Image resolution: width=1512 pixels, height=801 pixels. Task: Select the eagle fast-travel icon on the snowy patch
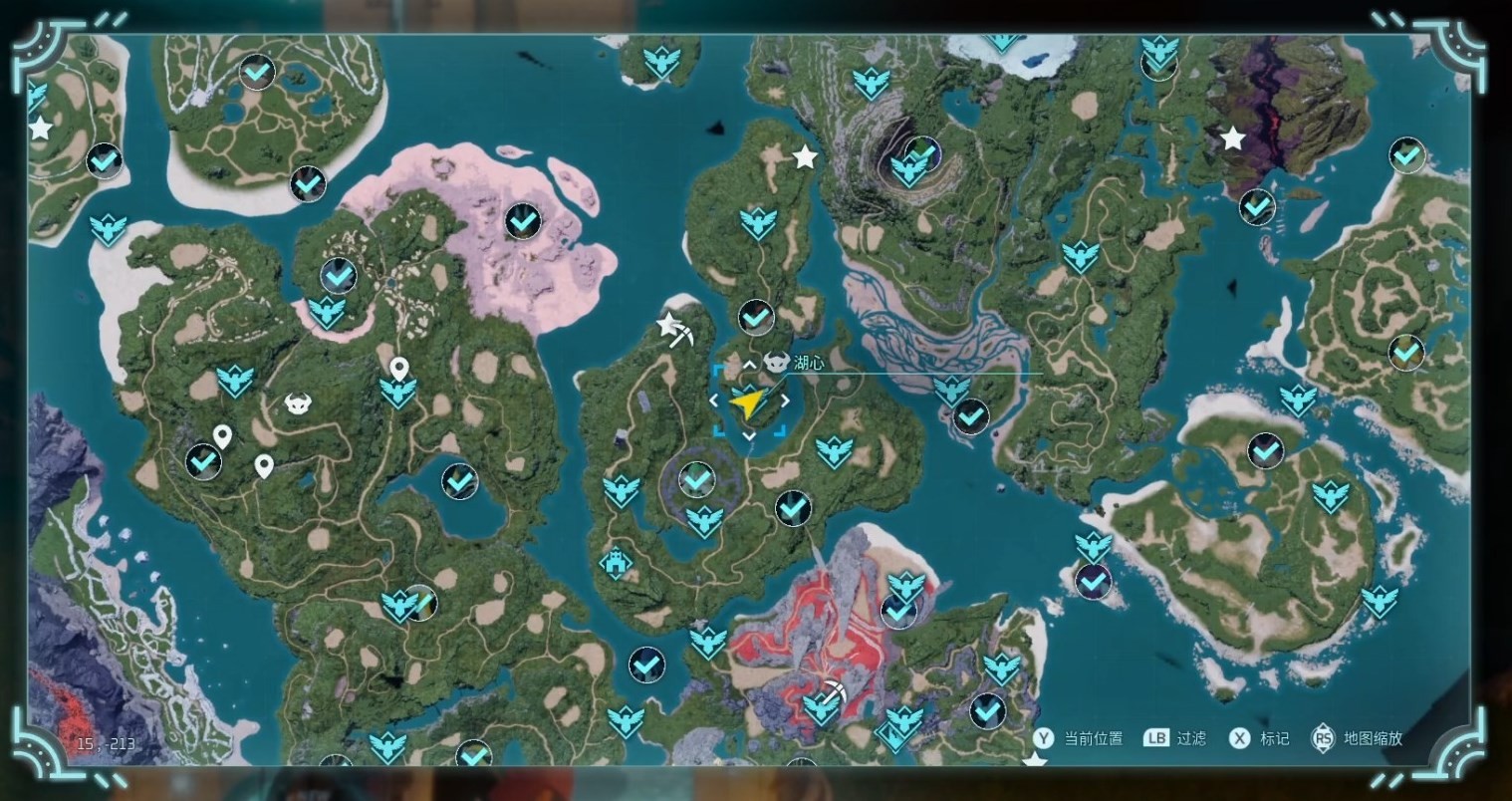pos(1002,43)
